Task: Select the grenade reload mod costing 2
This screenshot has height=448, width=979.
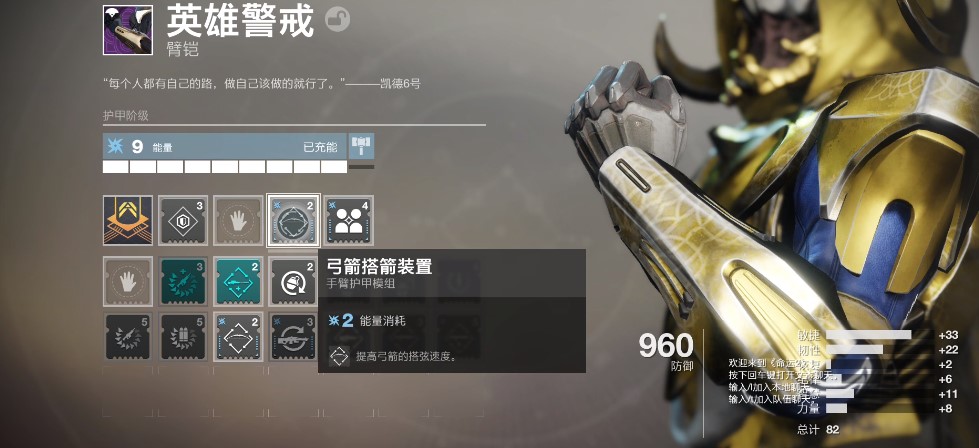Action: [293, 281]
